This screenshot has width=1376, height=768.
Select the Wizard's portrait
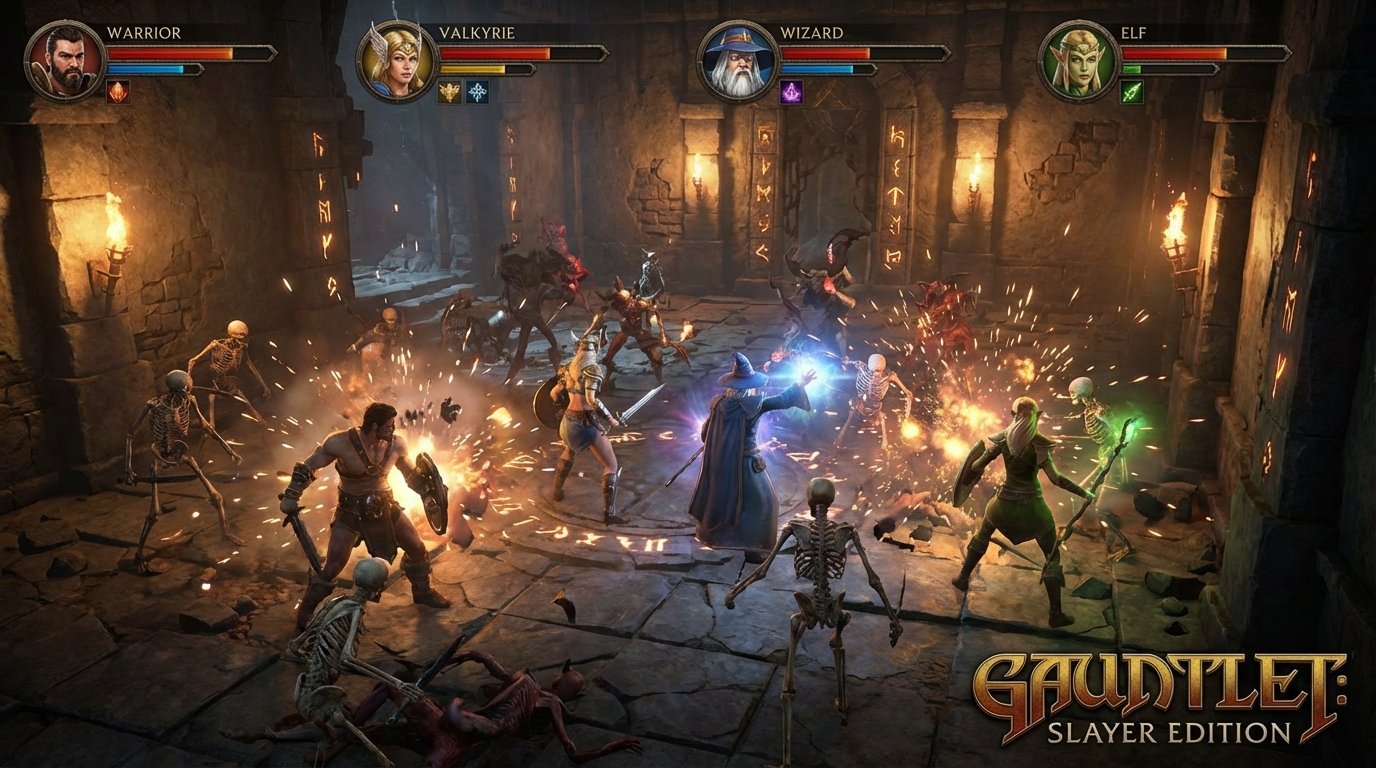[736, 61]
